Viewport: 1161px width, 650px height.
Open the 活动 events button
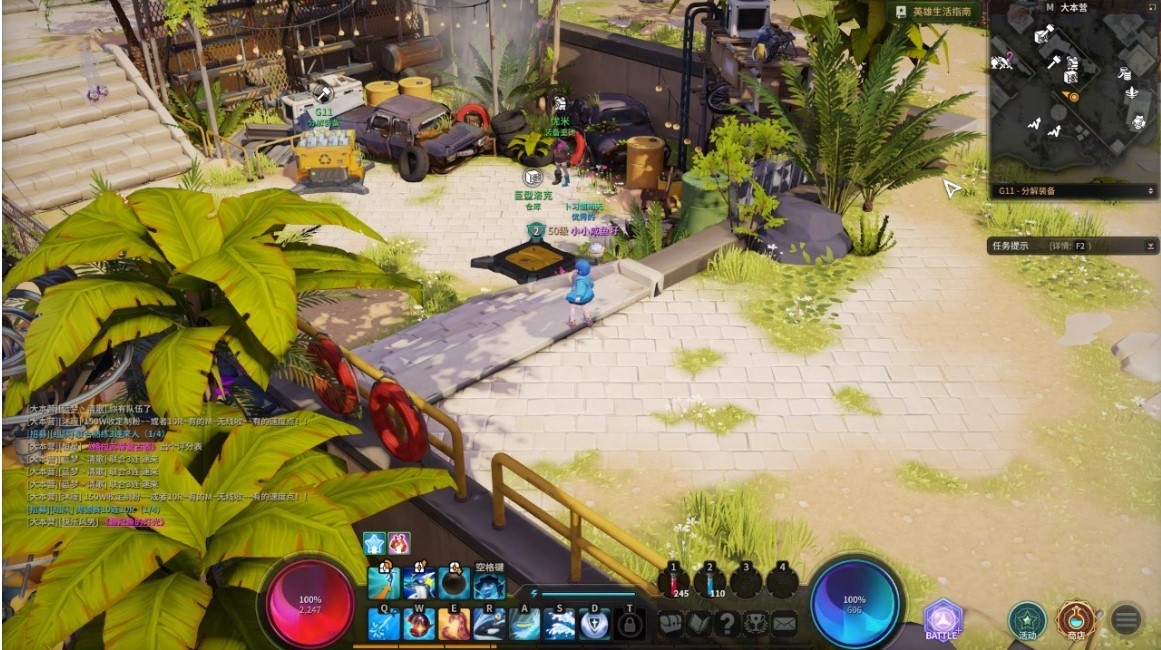click(1026, 621)
